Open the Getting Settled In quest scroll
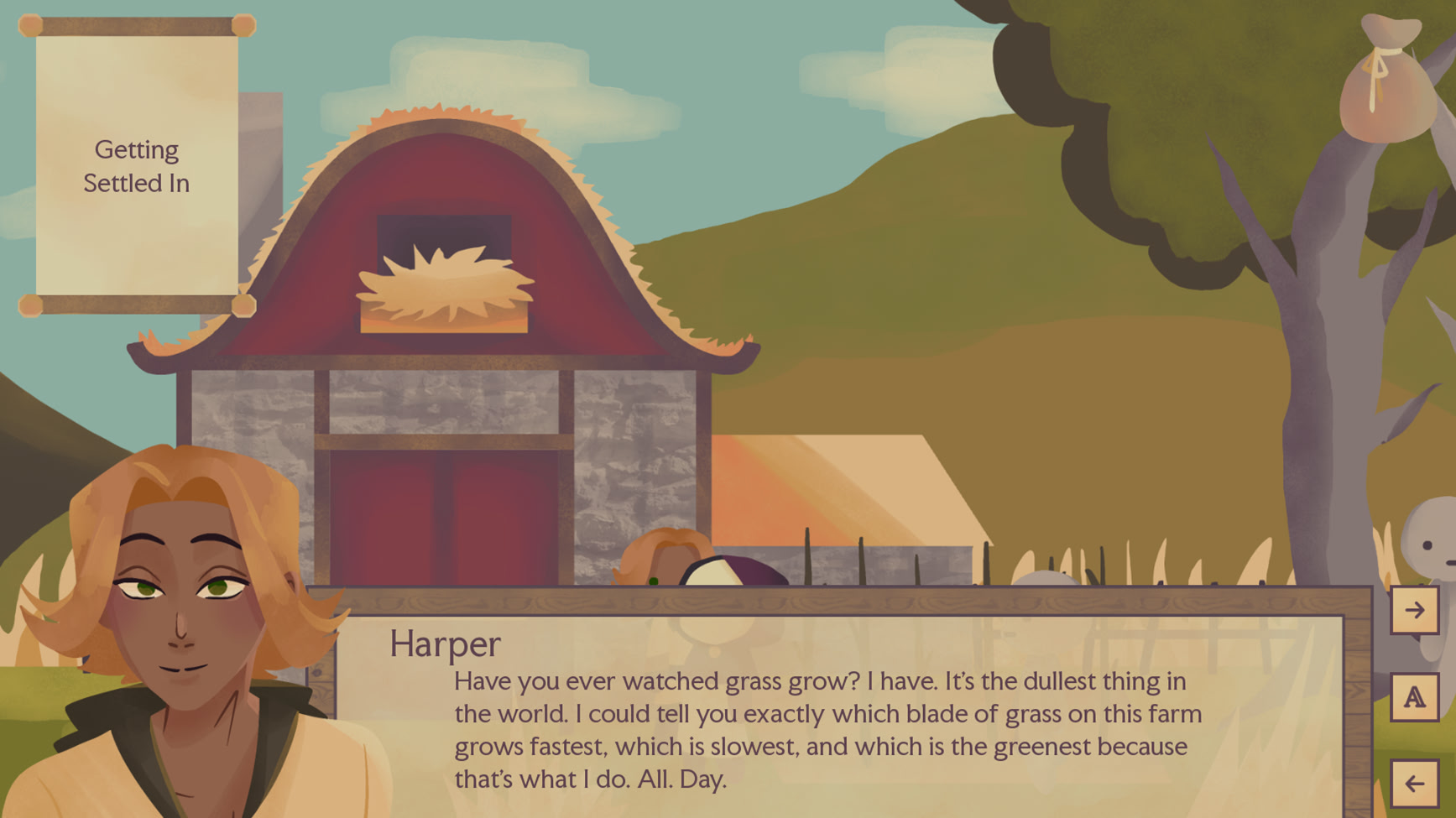Screen dimensions: 1456x818 pos(137,166)
